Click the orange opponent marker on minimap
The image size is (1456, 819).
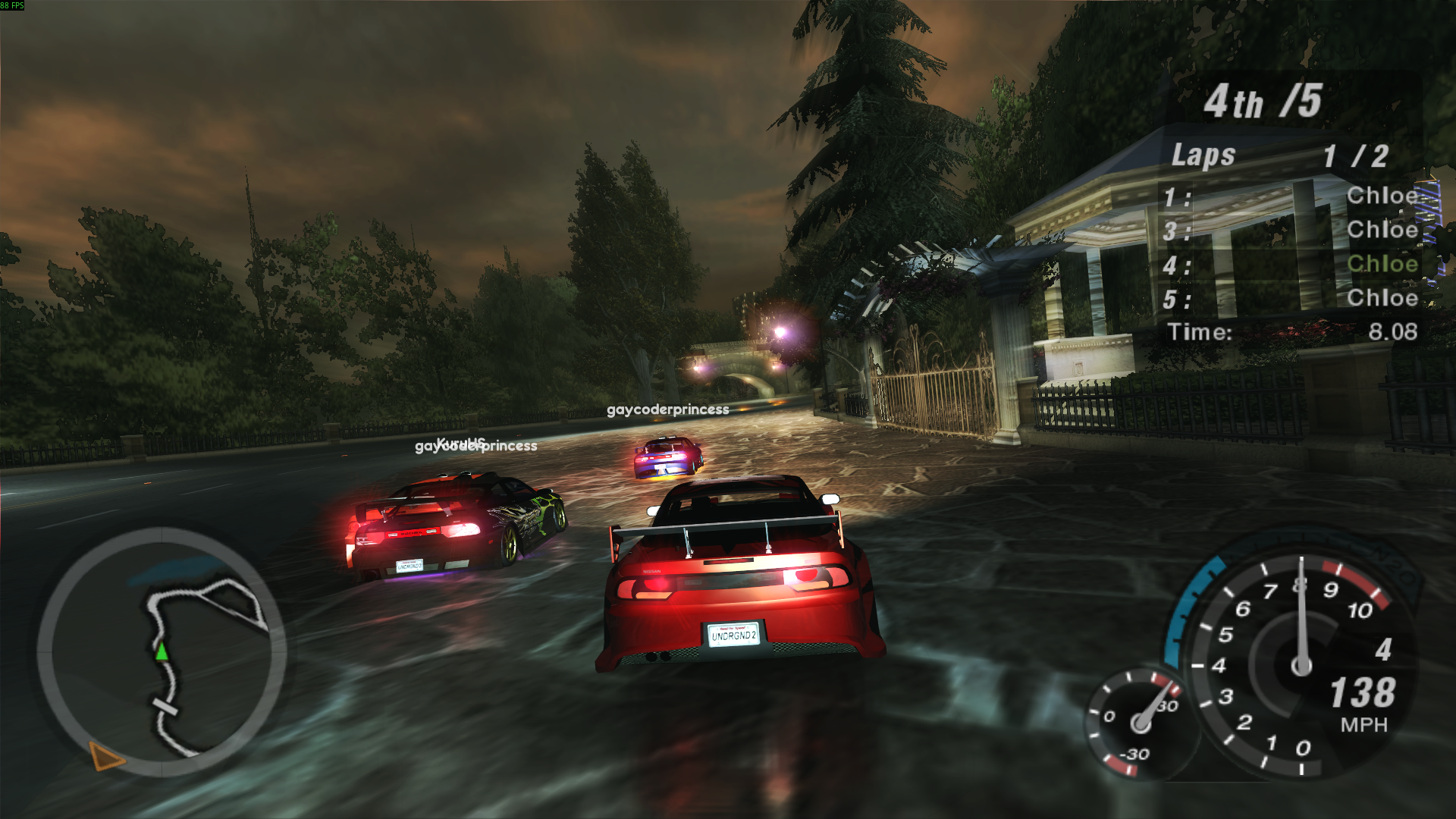point(105,756)
